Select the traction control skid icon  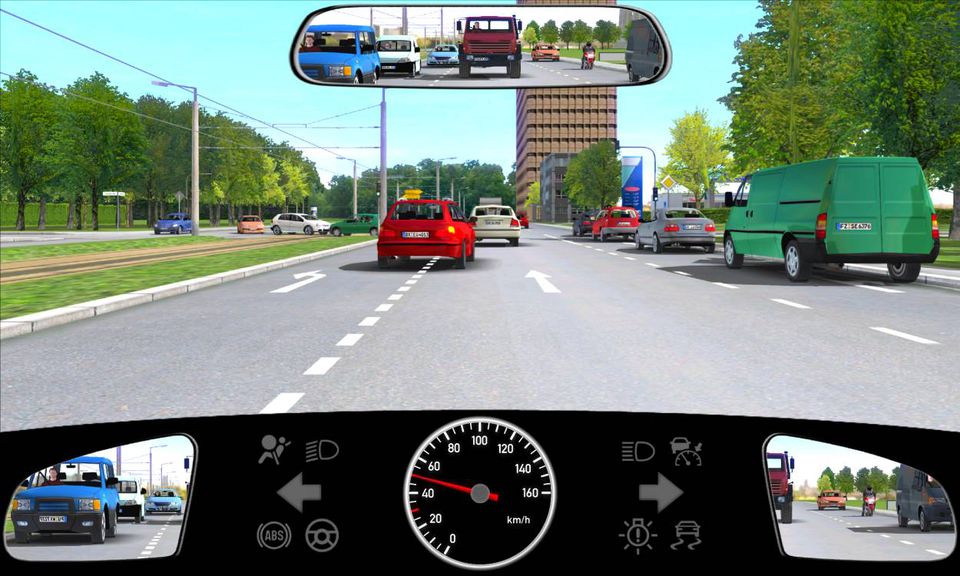click(x=686, y=534)
